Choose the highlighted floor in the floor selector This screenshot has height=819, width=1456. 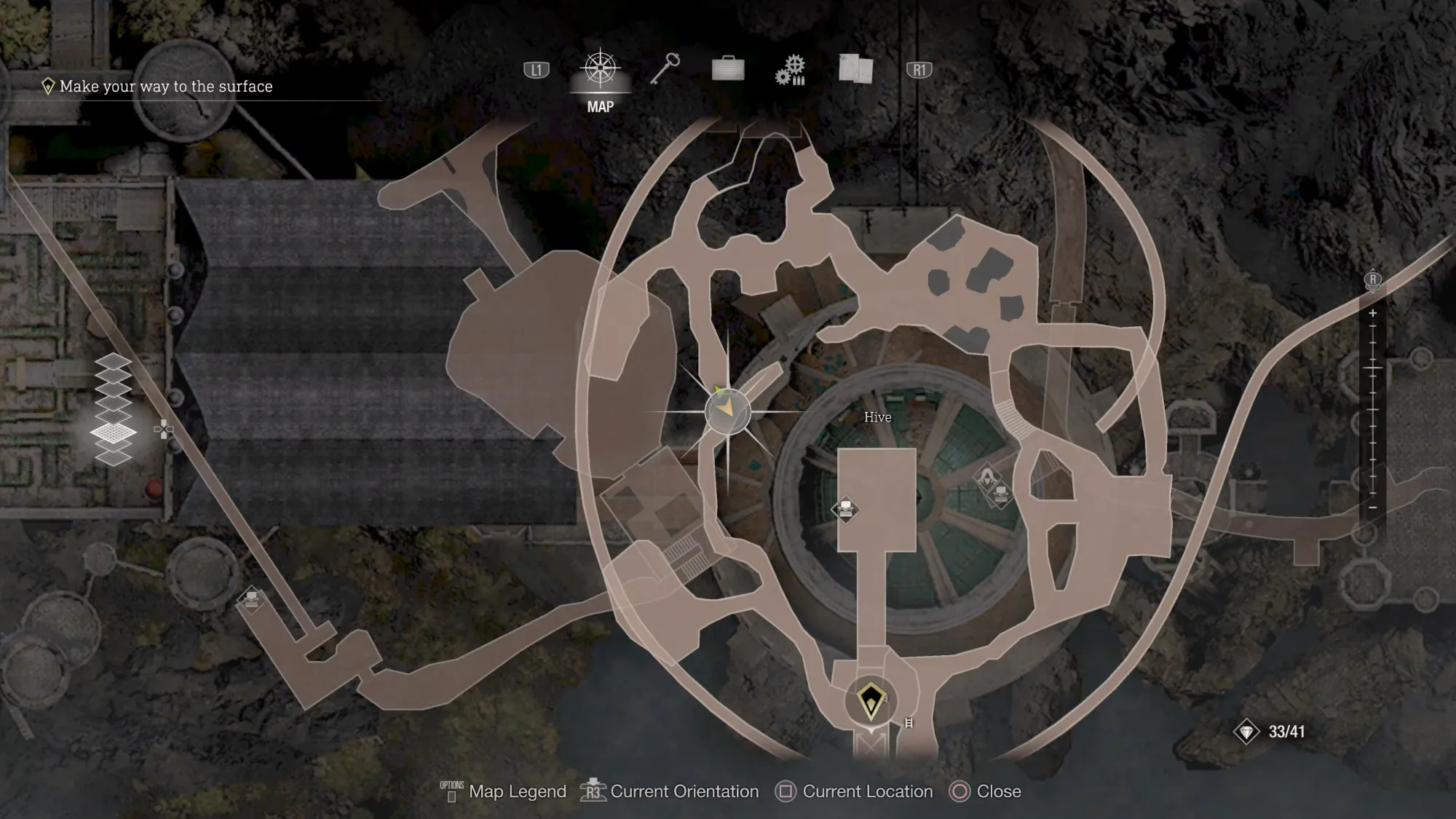click(x=114, y=433)
